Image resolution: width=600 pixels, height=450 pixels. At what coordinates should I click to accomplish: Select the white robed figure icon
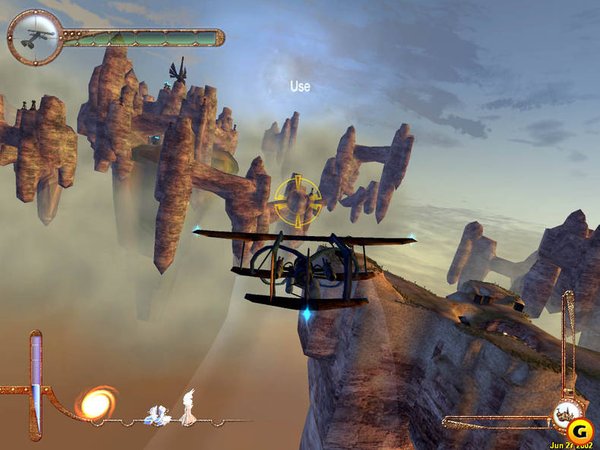pyautogui.click(x=188, y=408)
